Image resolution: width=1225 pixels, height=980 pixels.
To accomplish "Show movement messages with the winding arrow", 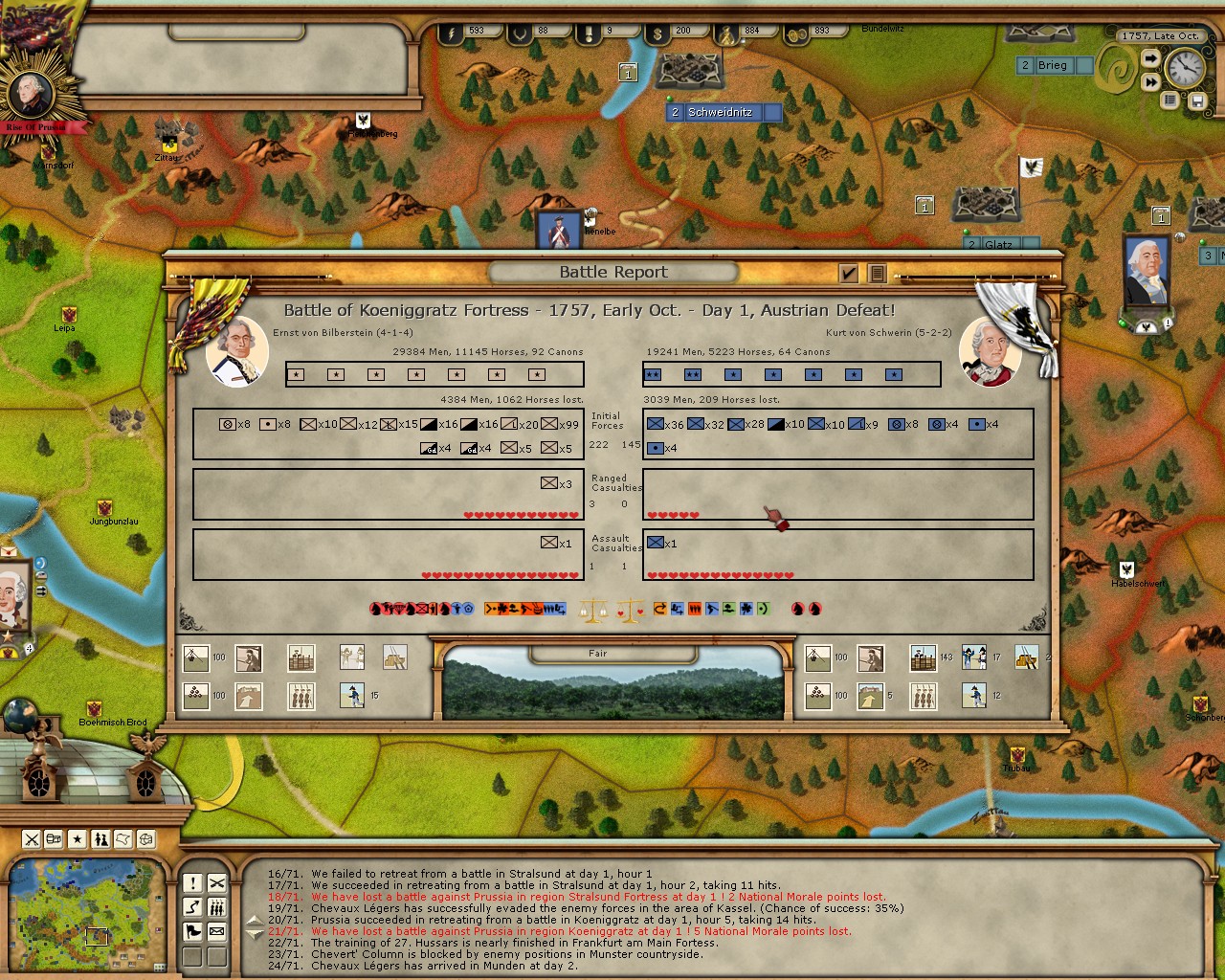I will point(192,906).
